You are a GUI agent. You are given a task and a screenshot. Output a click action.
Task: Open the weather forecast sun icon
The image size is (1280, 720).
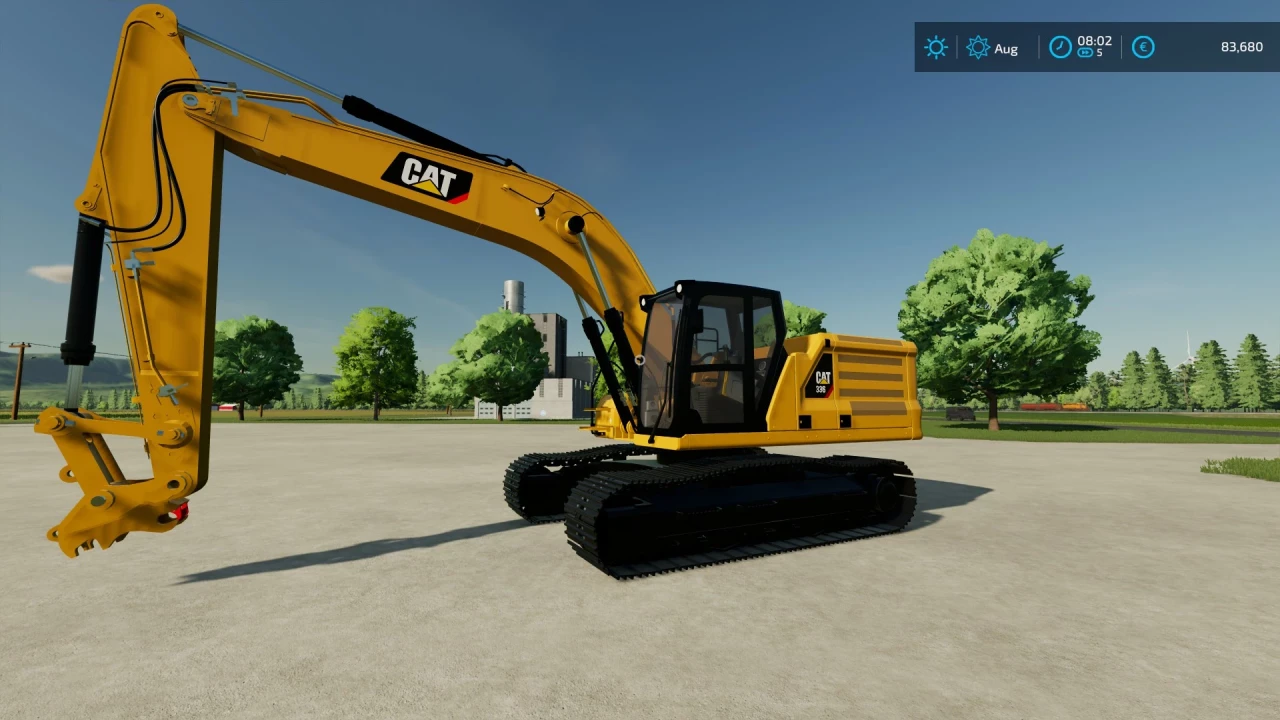coord(978,47)
